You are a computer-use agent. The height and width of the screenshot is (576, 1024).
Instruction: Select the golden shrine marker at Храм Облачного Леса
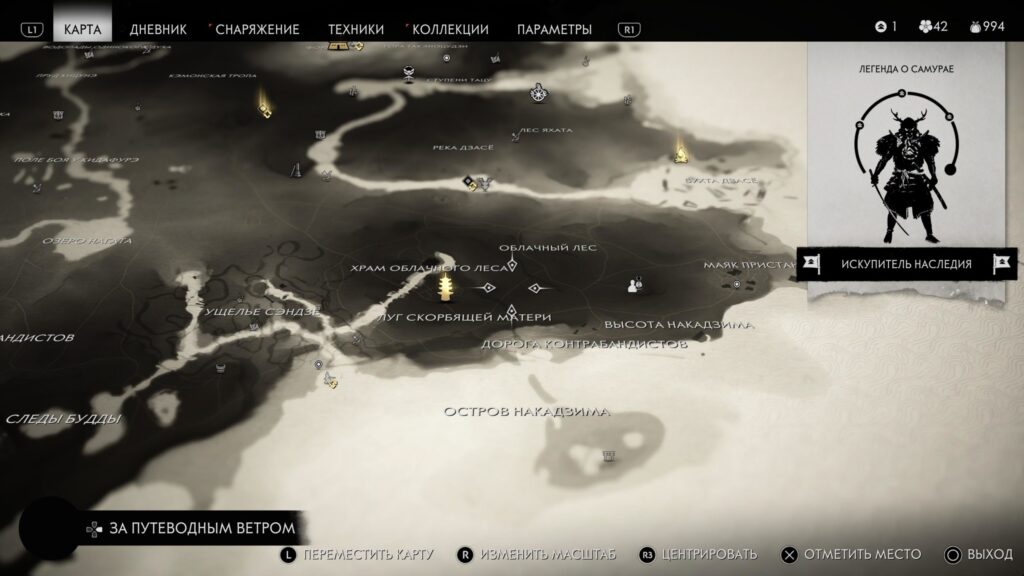pos(446,289)
